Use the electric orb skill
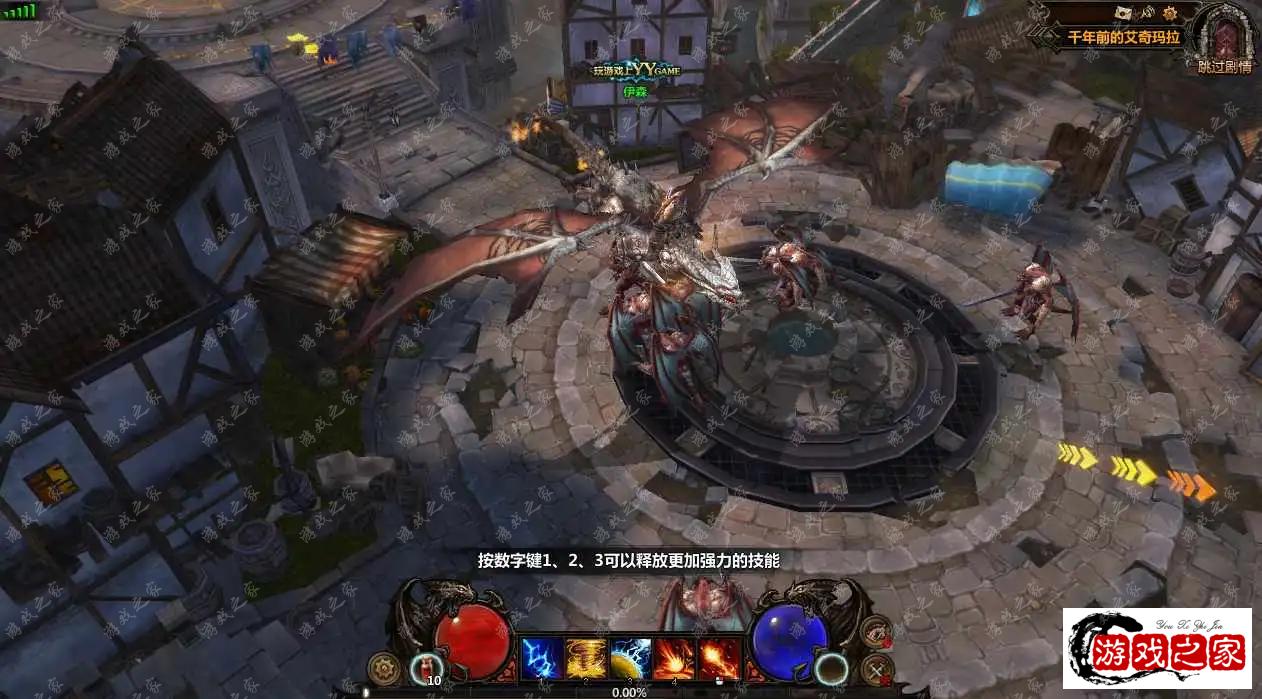Image resolution: width=1262 pixels, height=699 pixels. point(631,658)
